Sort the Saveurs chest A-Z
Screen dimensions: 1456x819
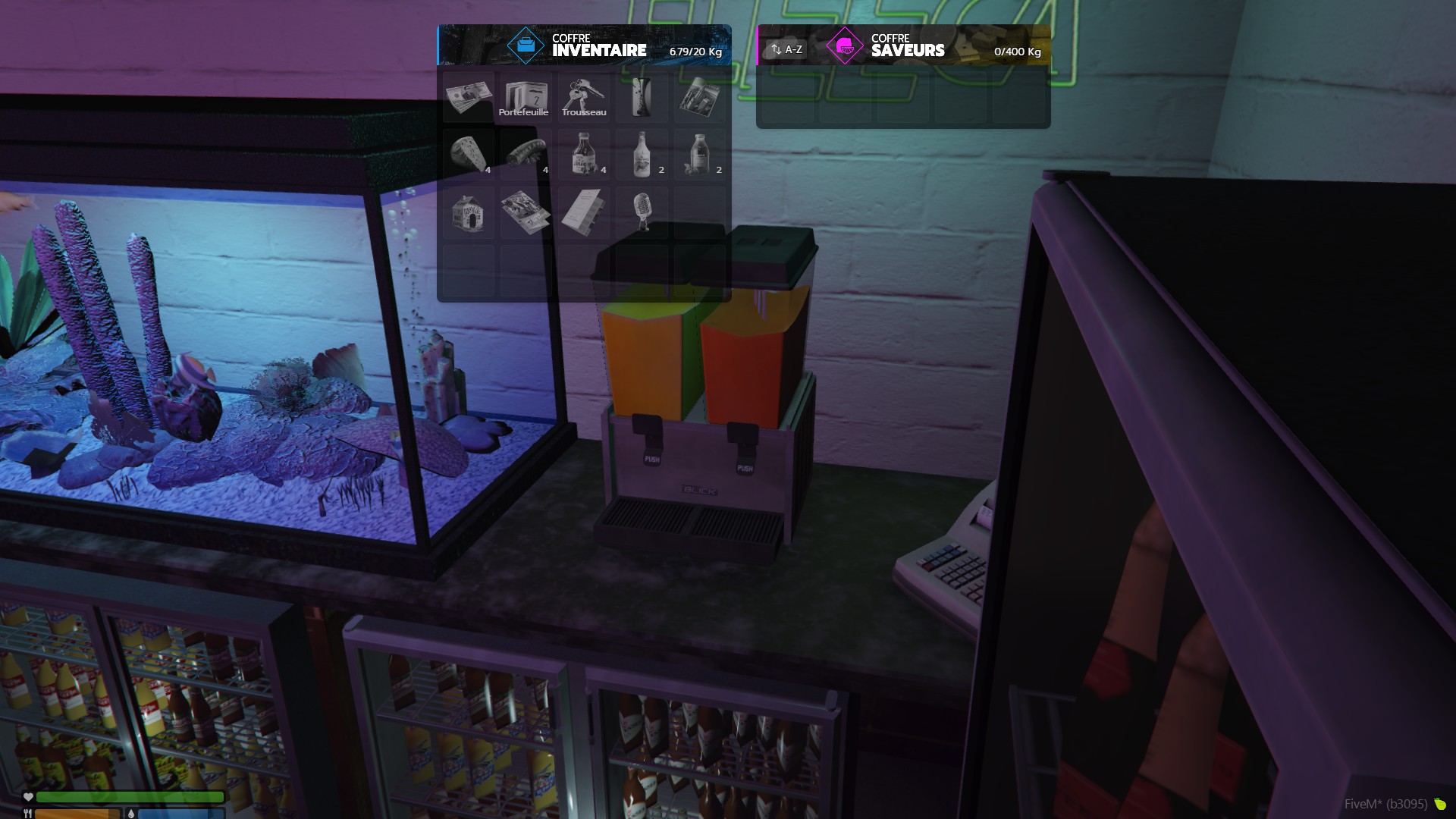point(786,49)
